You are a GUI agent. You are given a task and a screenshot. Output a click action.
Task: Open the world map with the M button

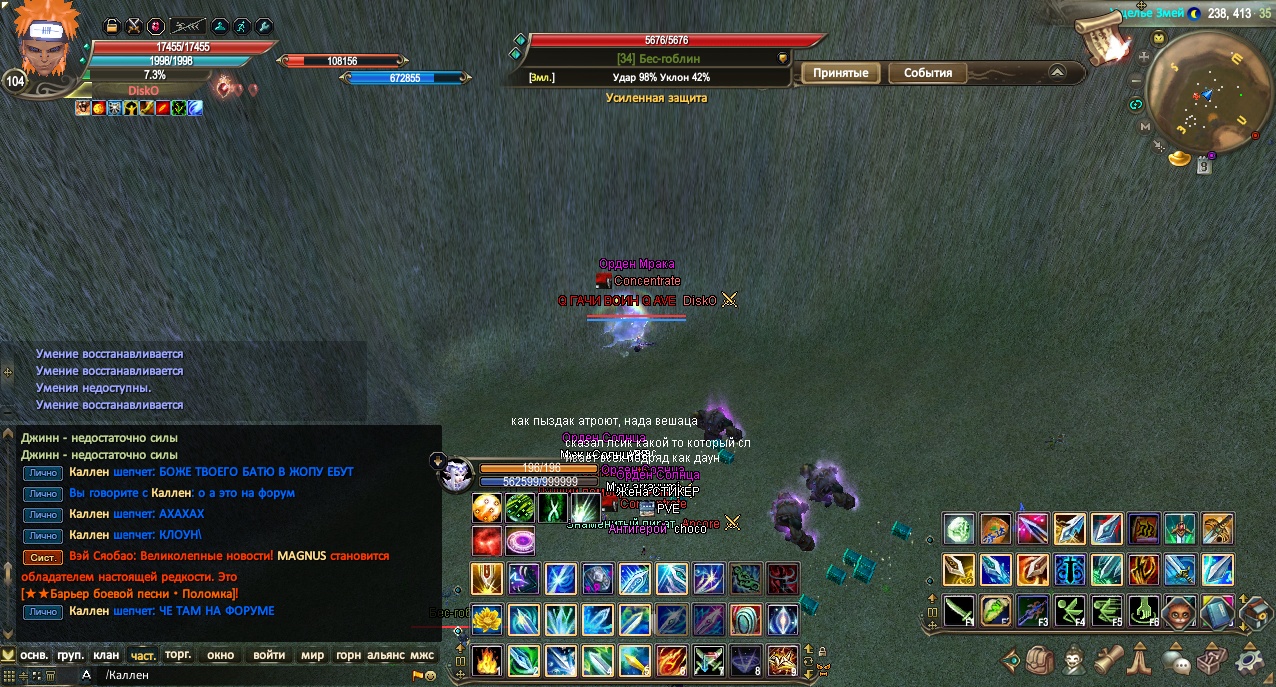coord(1145,127)
